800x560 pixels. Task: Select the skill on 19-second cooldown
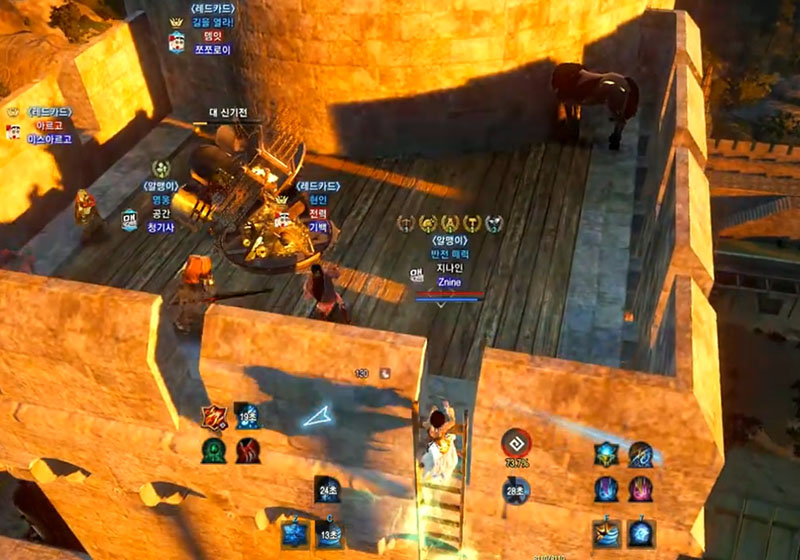(247, 416)
